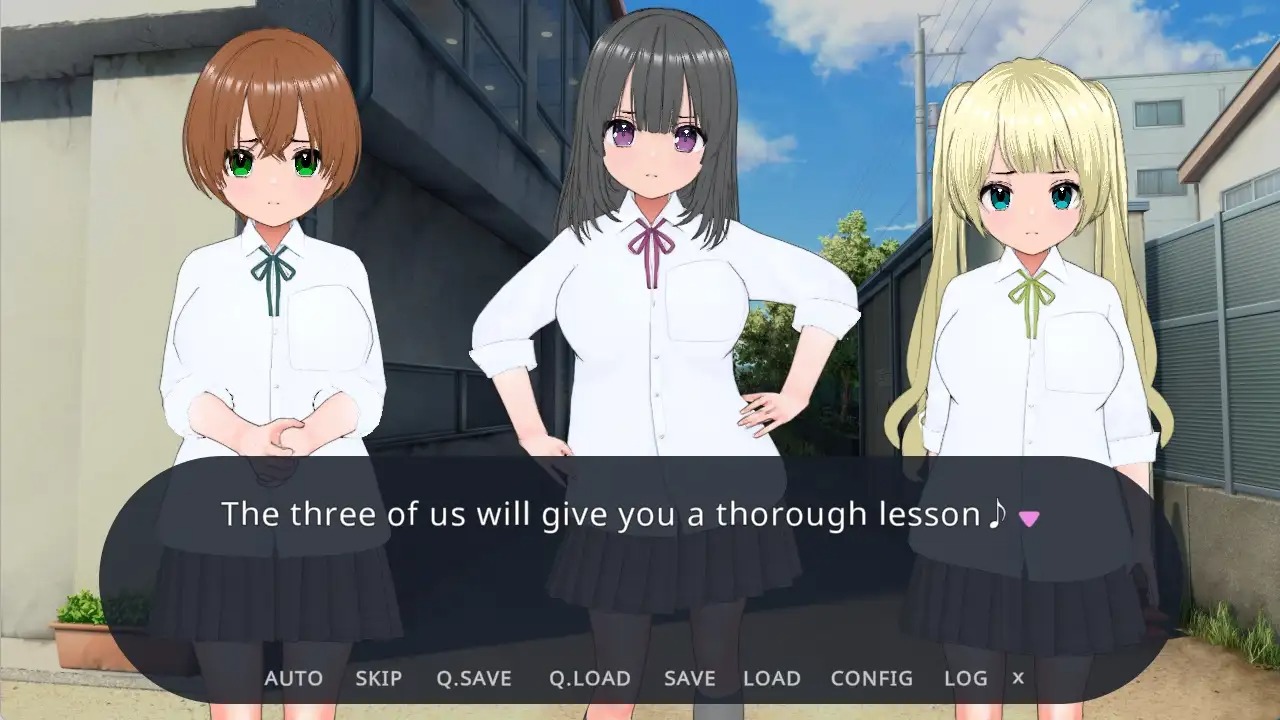Activate the SKIP button

[x=378, y=678]
